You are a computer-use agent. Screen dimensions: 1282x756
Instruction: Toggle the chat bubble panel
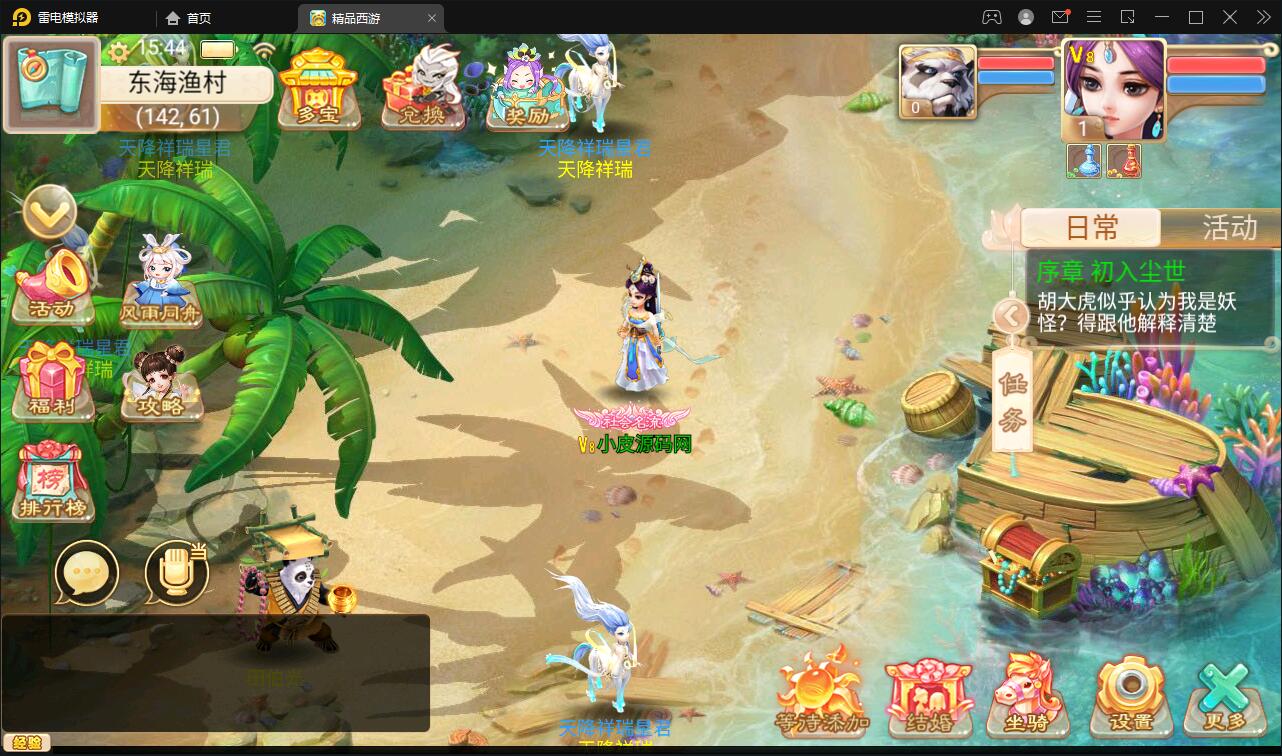tap(88, 575)
